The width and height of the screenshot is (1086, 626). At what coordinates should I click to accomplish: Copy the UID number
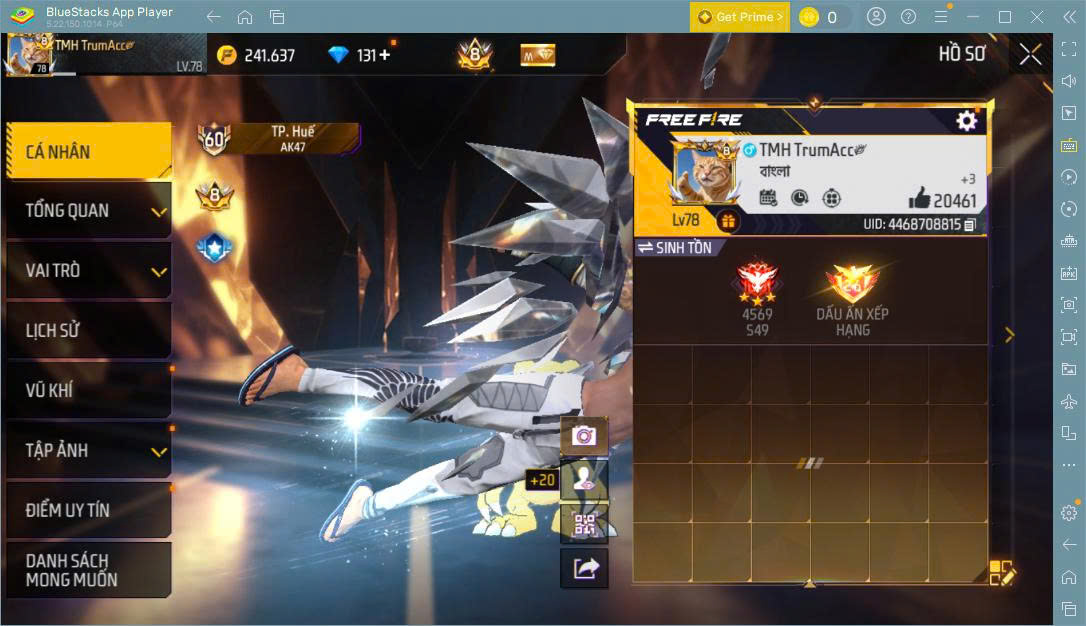click(x=970, y=225)
